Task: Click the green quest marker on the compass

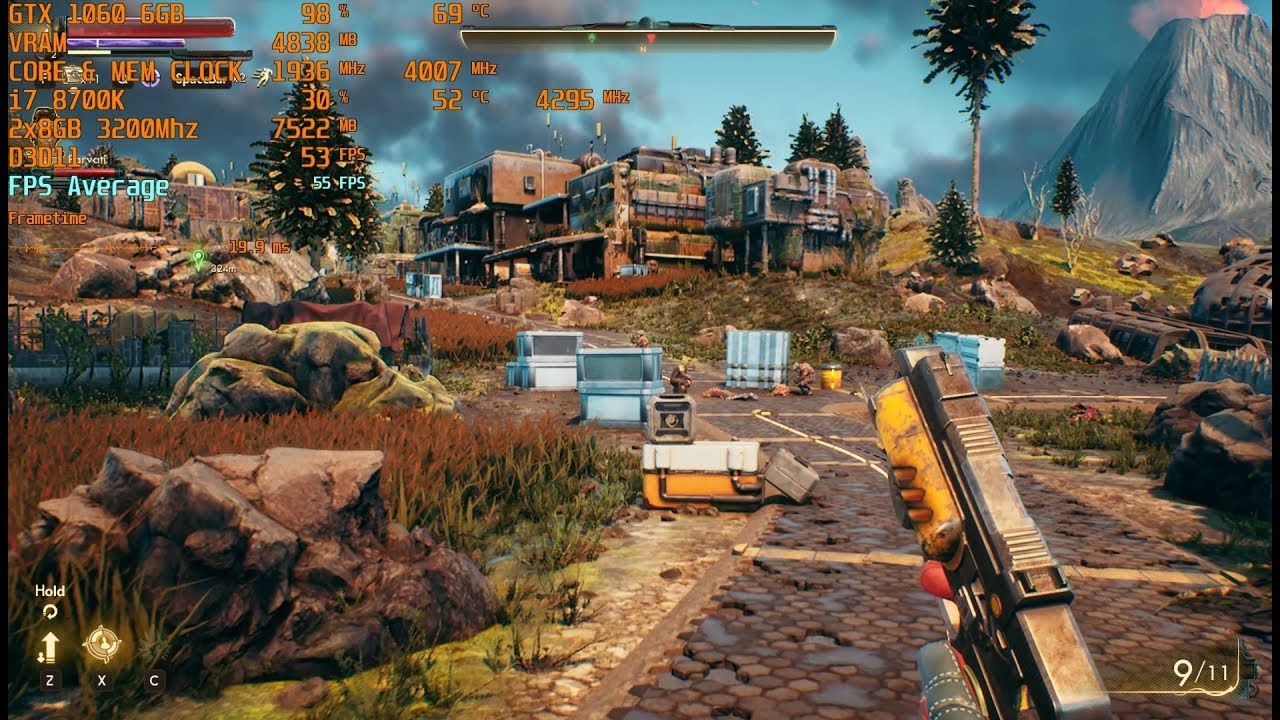Action: 592,38
